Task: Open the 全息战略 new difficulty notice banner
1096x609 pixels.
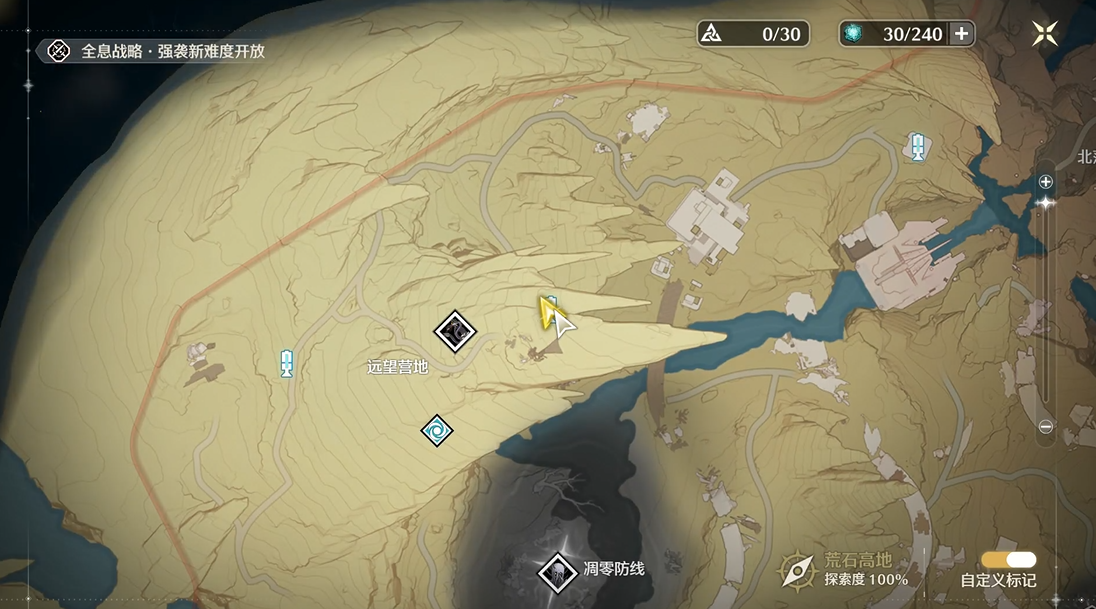Action: (158, 51)
